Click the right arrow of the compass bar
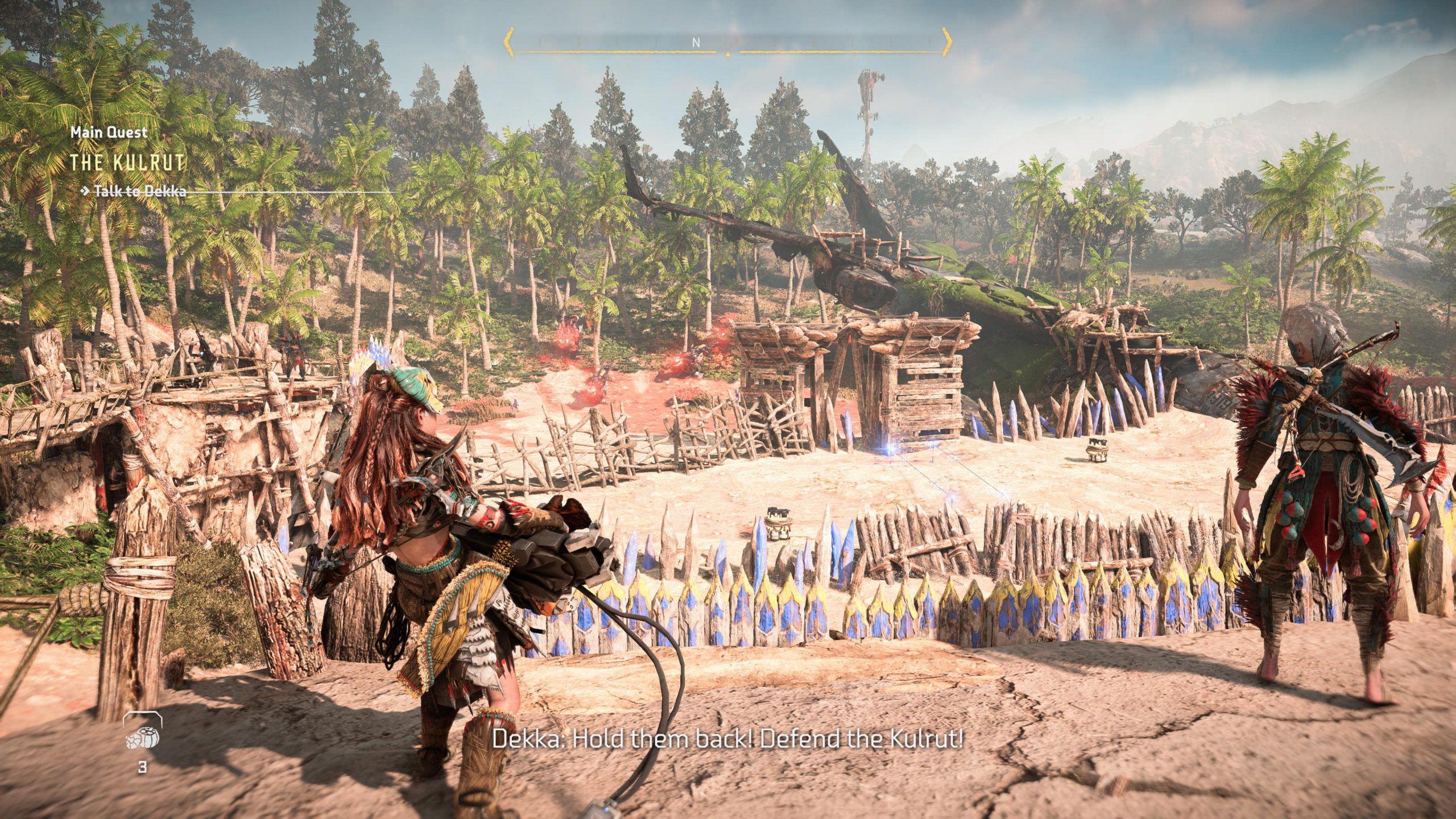This screenshot has height=819, width=1456. pos(946,42)
